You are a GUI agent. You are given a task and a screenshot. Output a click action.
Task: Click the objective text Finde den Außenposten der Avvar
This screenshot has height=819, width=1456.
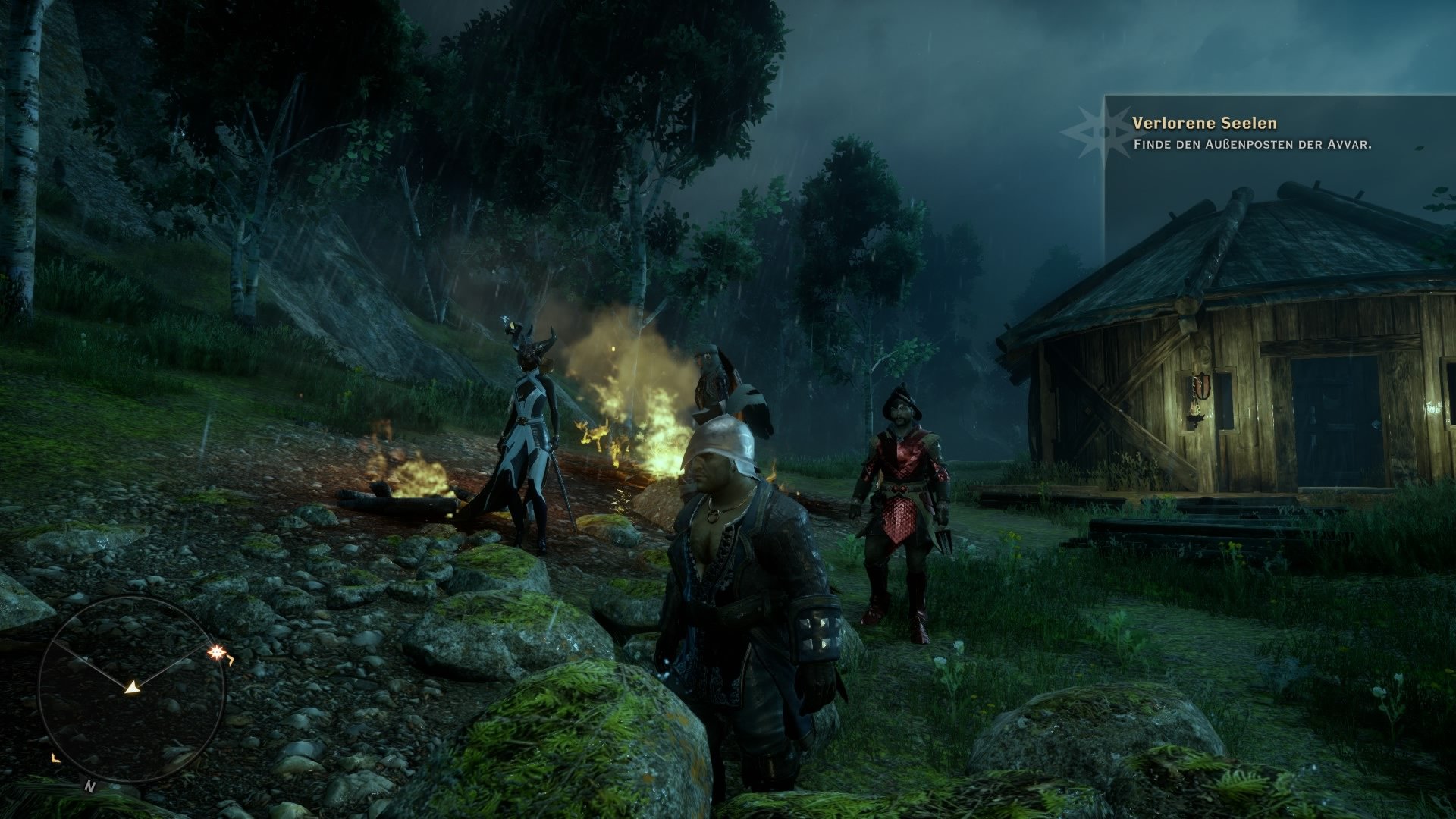(x=1251, y=143)
